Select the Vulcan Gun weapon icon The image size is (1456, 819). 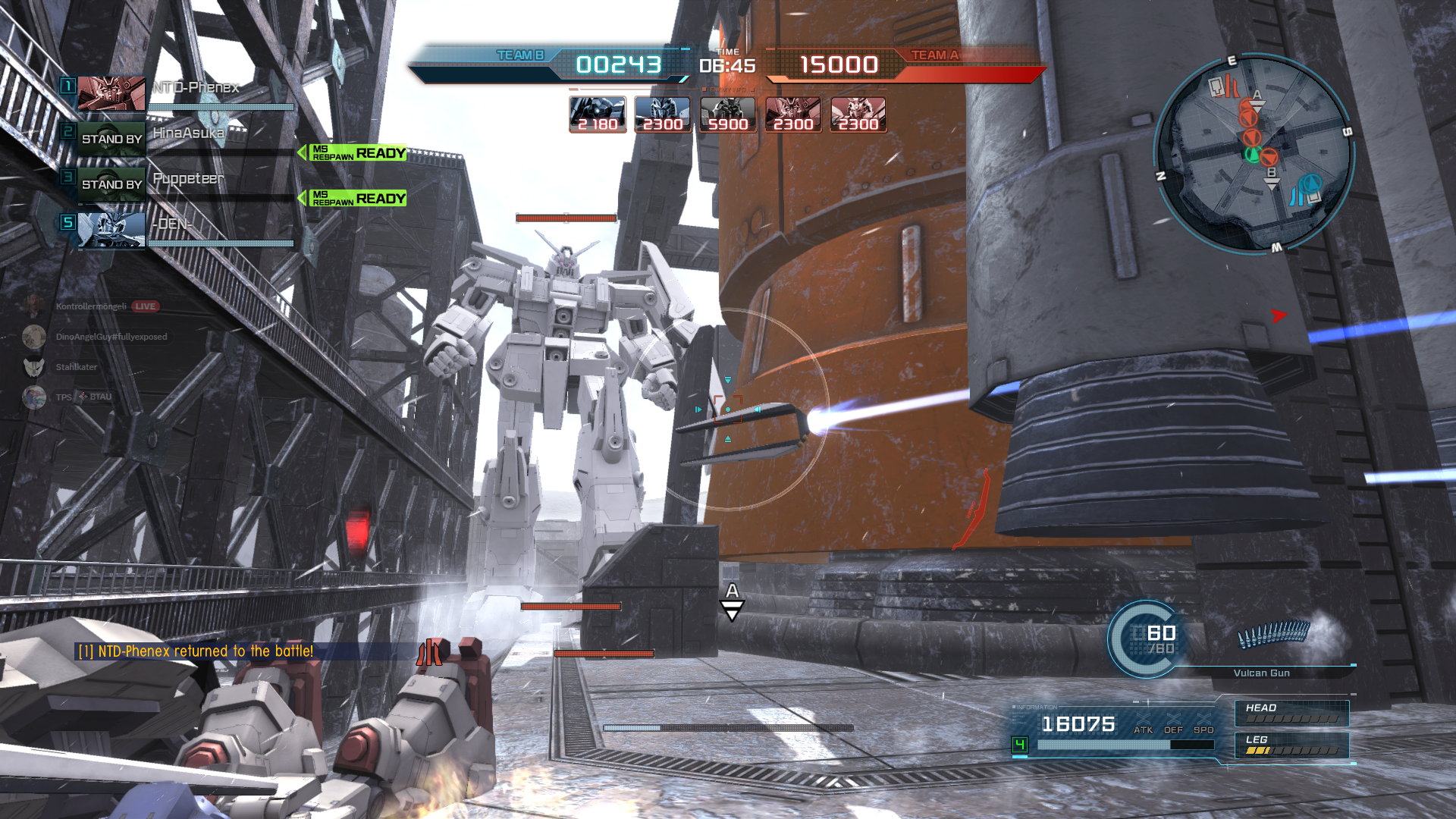[x=1274, y=634]
